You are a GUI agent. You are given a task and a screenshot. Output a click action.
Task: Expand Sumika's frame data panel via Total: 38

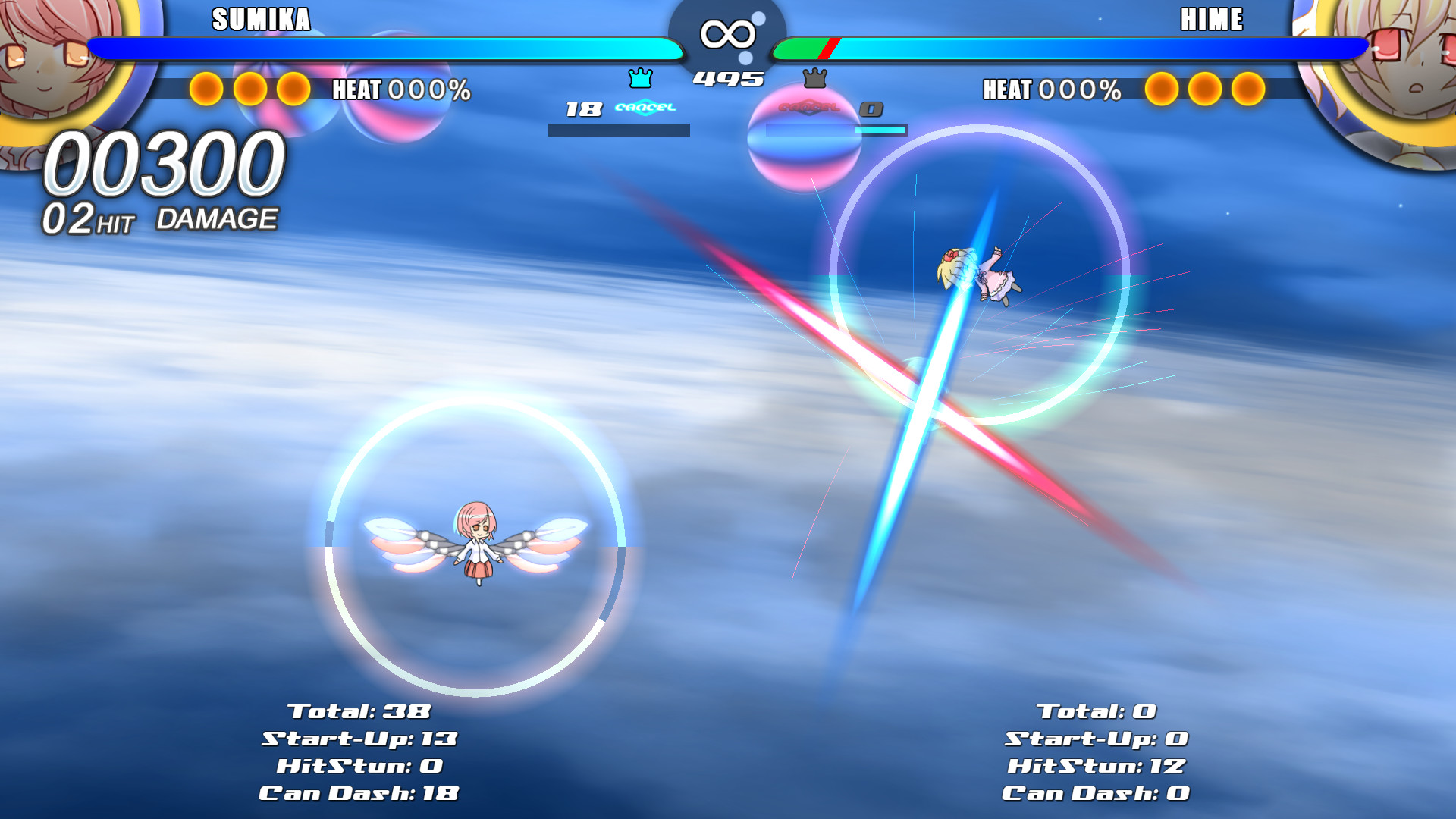click(358, 711)
